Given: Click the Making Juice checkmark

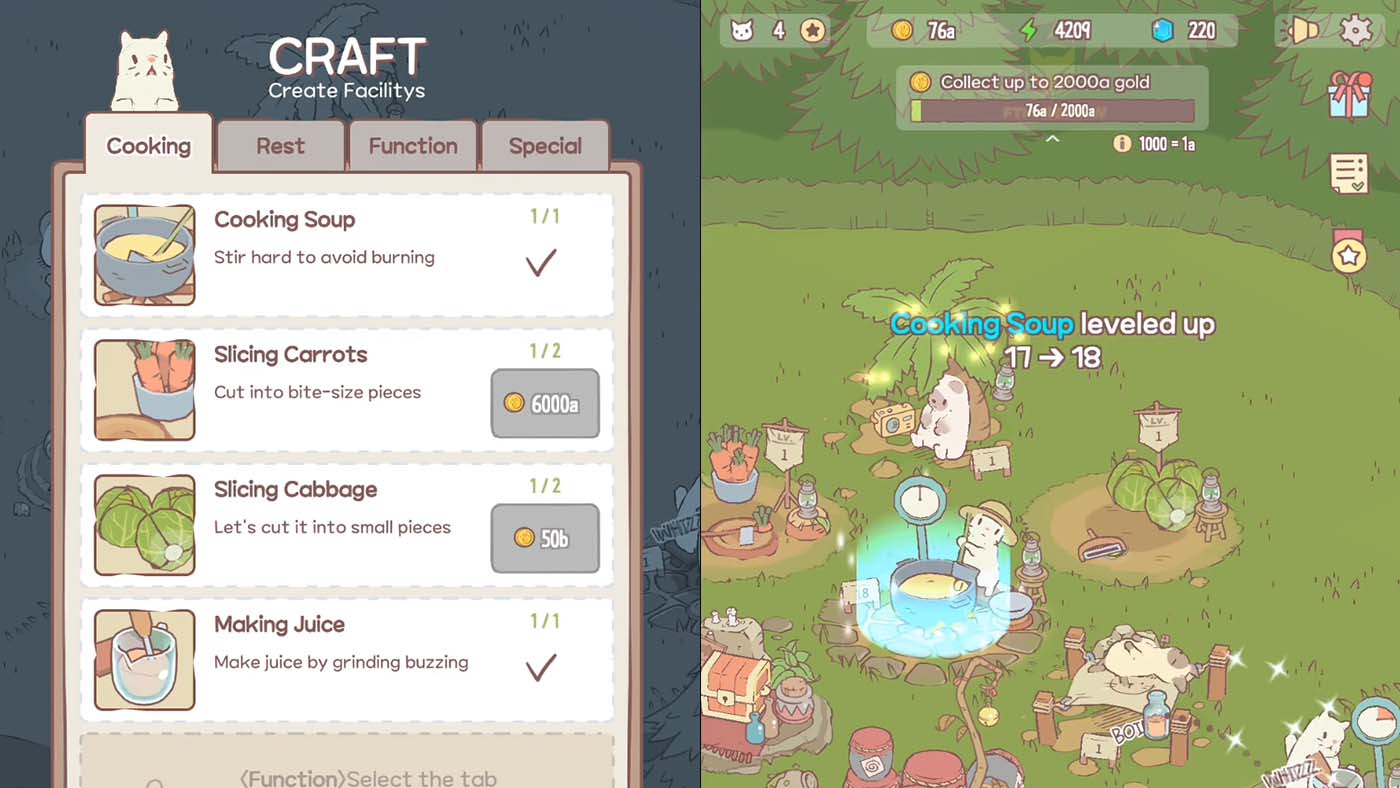Looking at the screenshot, I should [x=541, y=668].
